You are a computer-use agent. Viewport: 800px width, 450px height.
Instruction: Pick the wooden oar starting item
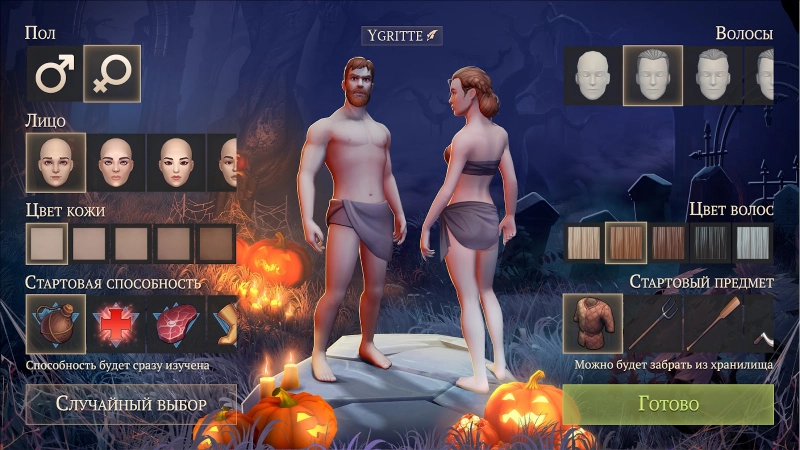(x=711, y=323)
